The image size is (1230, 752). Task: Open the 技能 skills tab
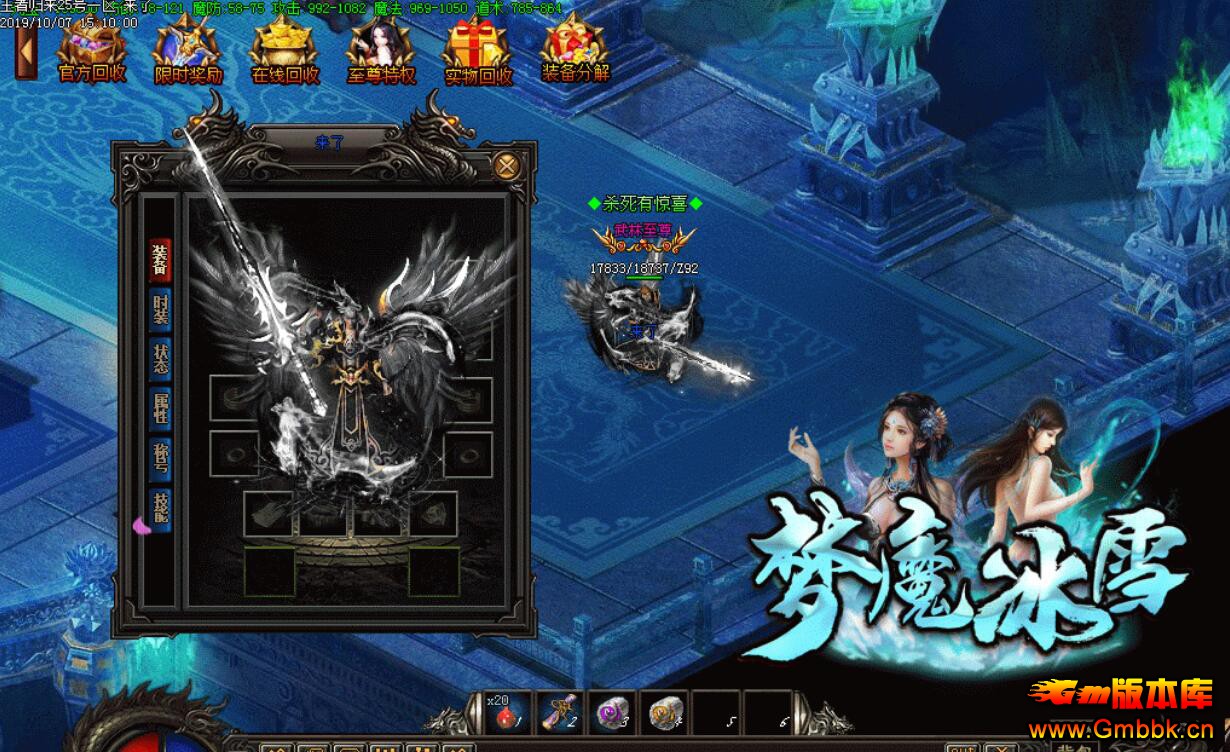tap(160, 509)
